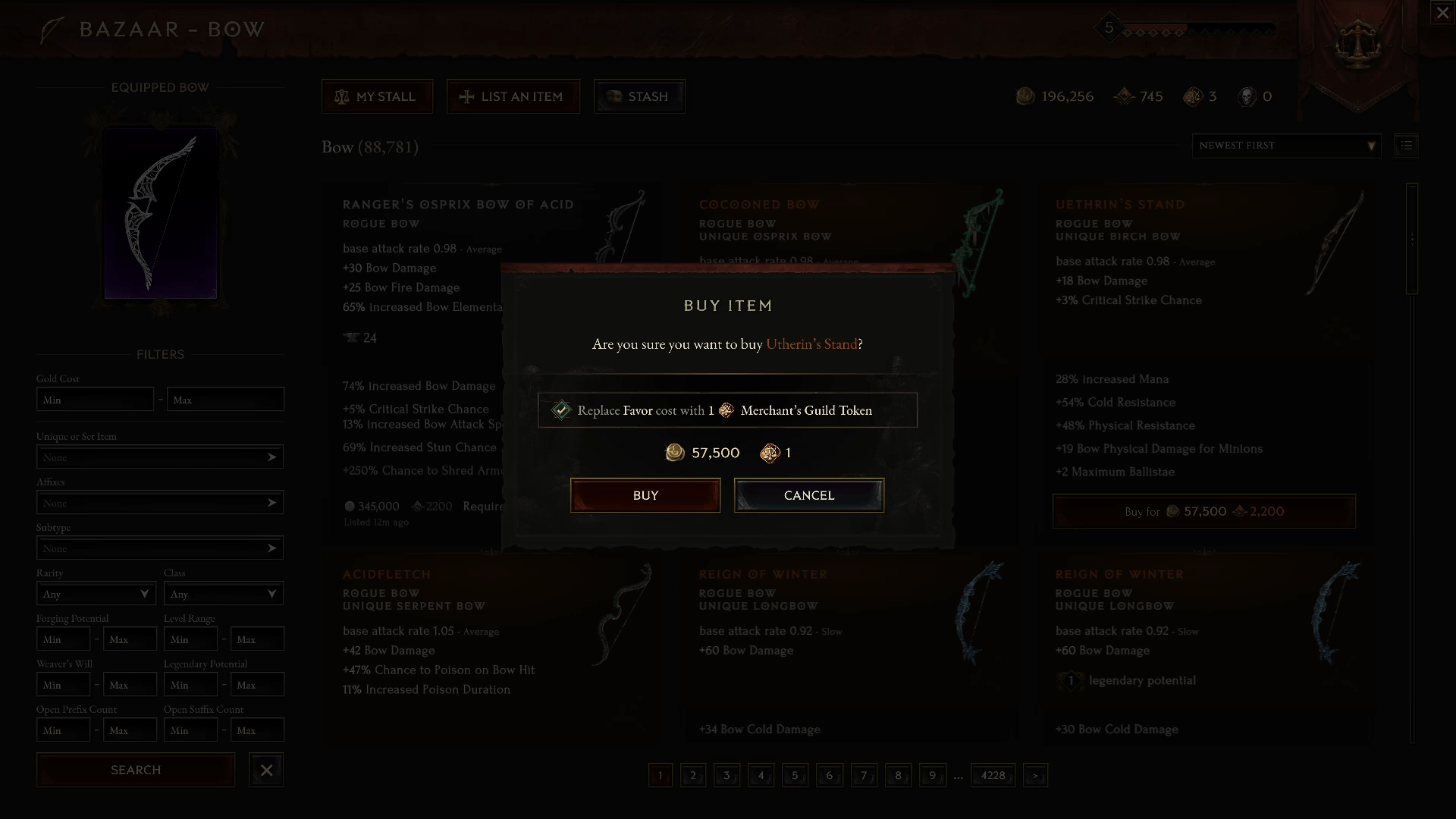Uncheck Replace Favor cost with Merchant's Guild Token

[x=561, y=409]
